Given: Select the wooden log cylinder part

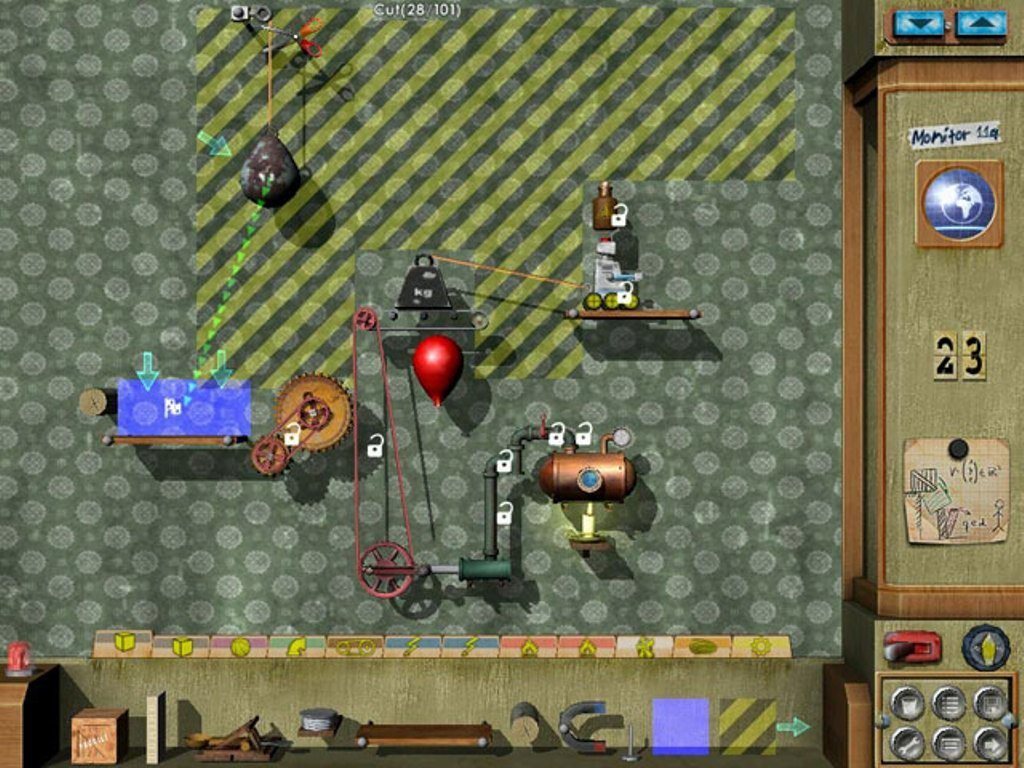Looking at the screenshot, I should 524,722.
